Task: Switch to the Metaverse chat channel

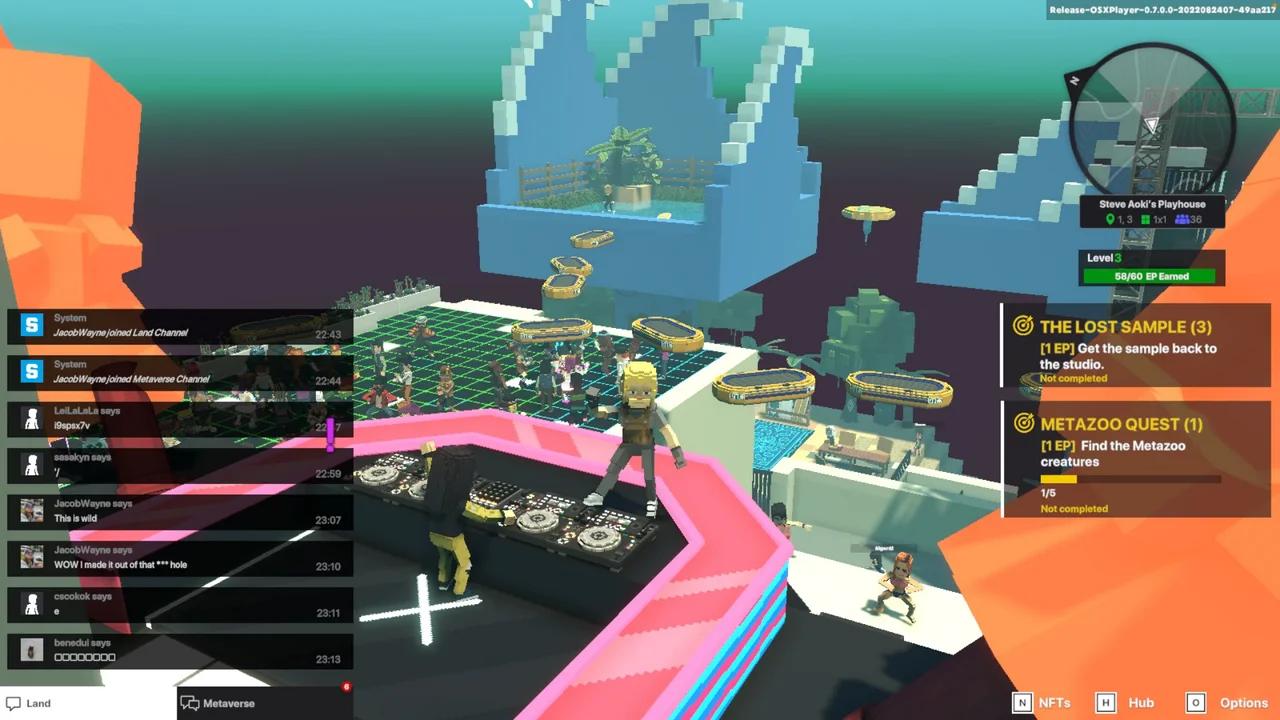Action: (229, 703)
